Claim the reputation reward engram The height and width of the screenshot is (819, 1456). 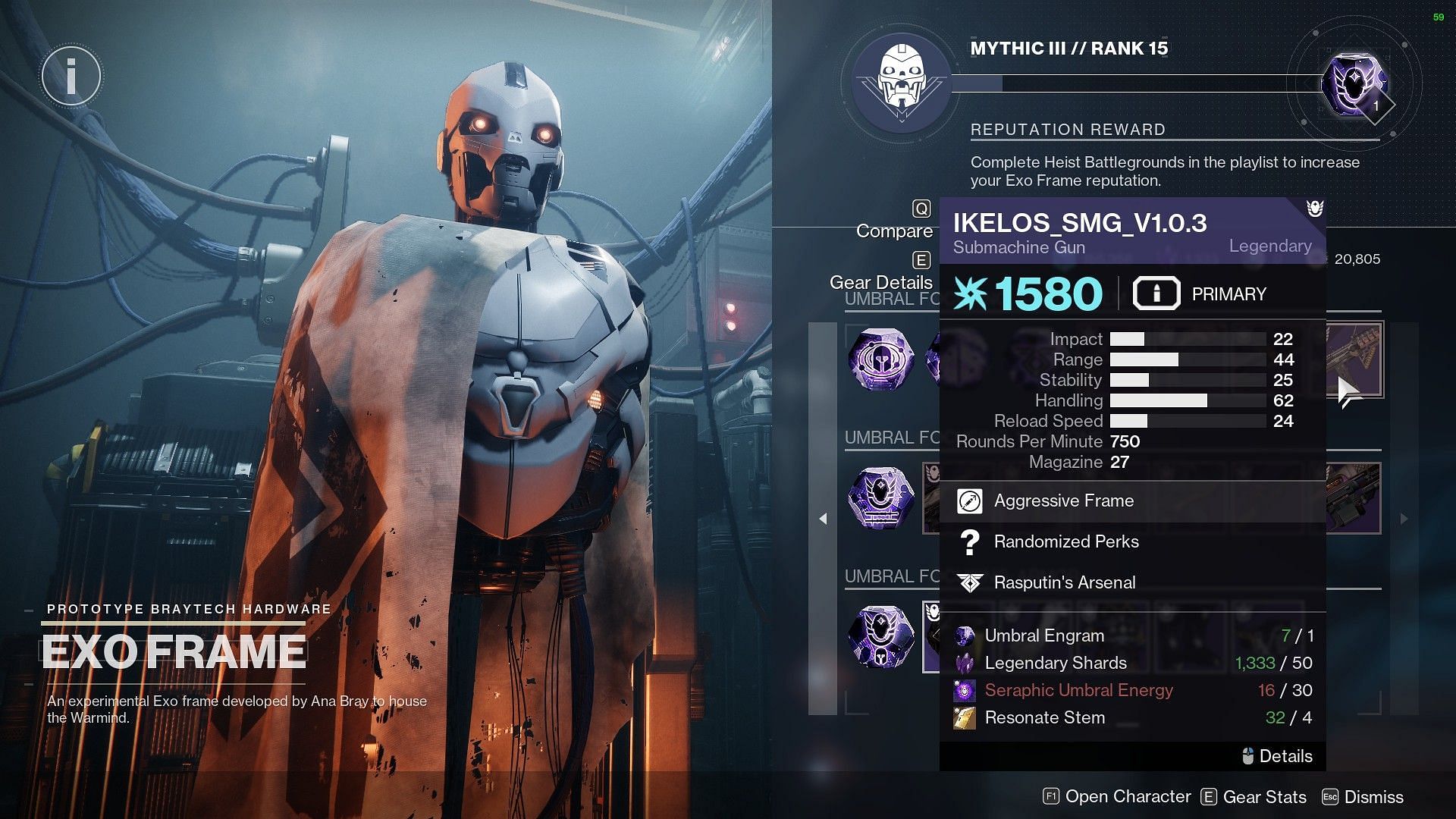(x=1354, y=85)
